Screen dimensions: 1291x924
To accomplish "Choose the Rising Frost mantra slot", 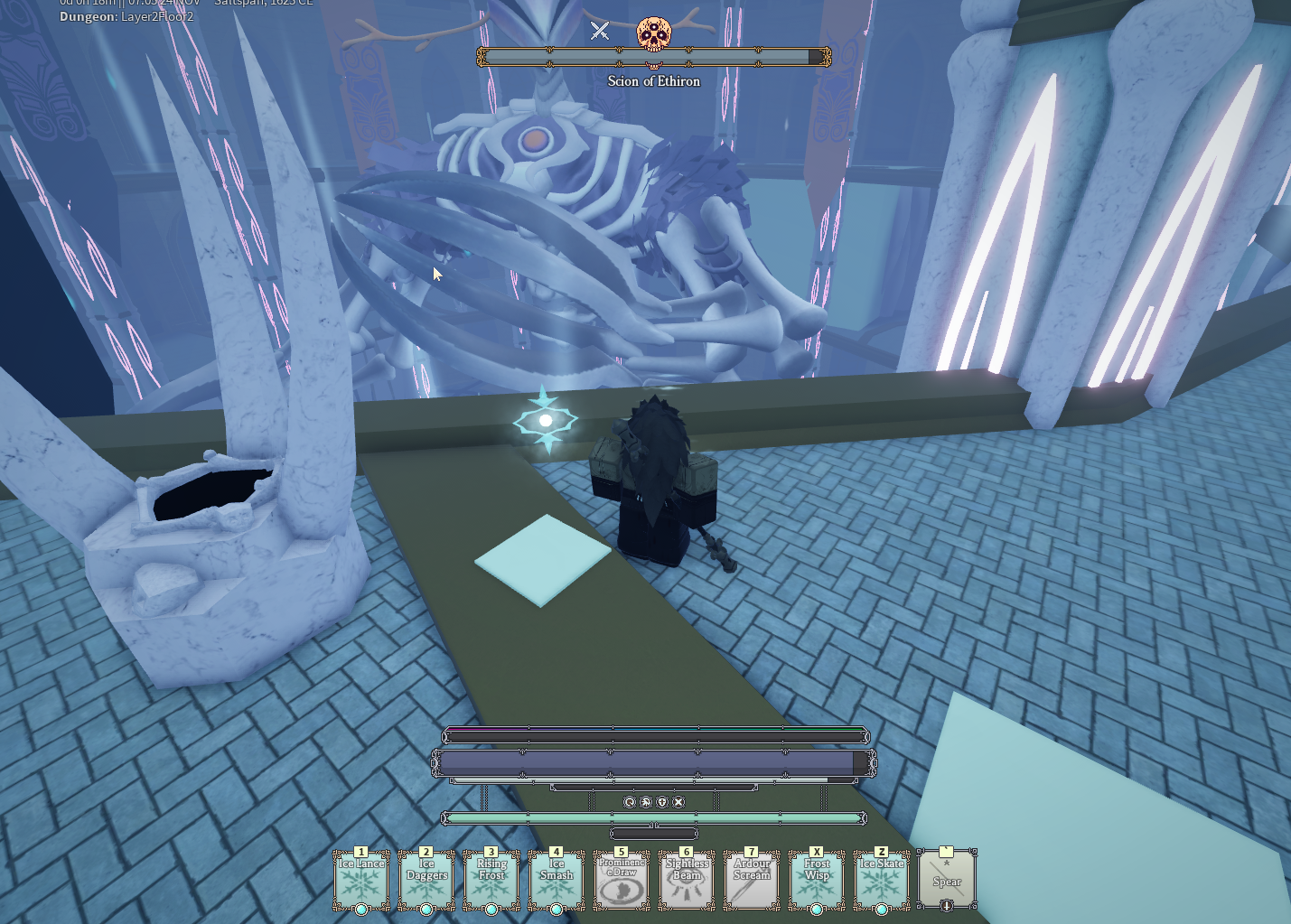I will [x=491, y=881].
